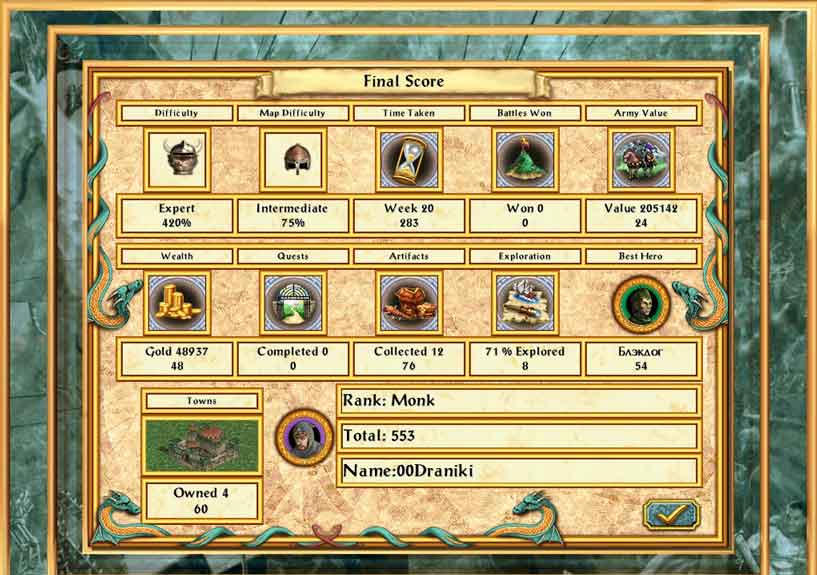Select the ship map Exploration icon
Viewport: 817px width, 575px height.
click(525, 303)
